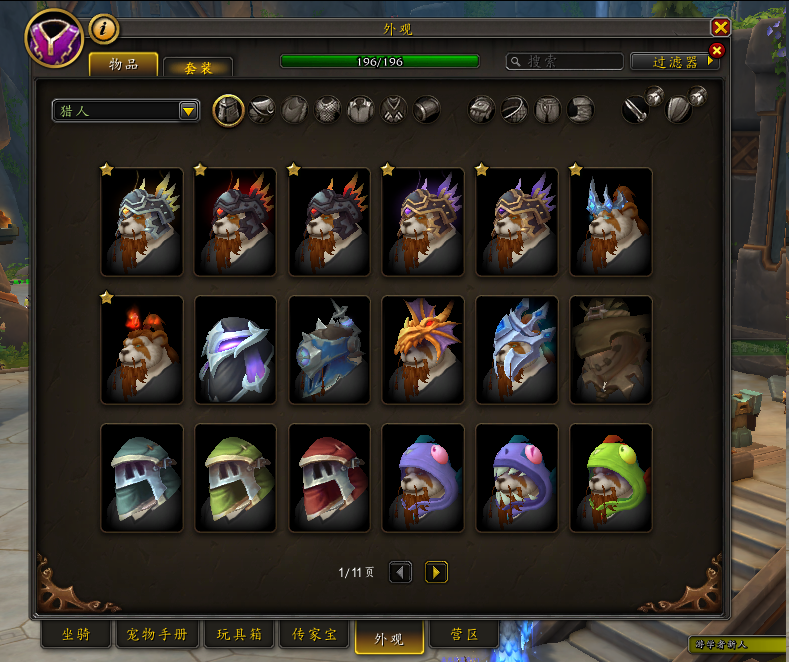This screenshot has width=789, height=662.
Task: Open the 玩具箱 toy box tab
Action: coord(239,634)
